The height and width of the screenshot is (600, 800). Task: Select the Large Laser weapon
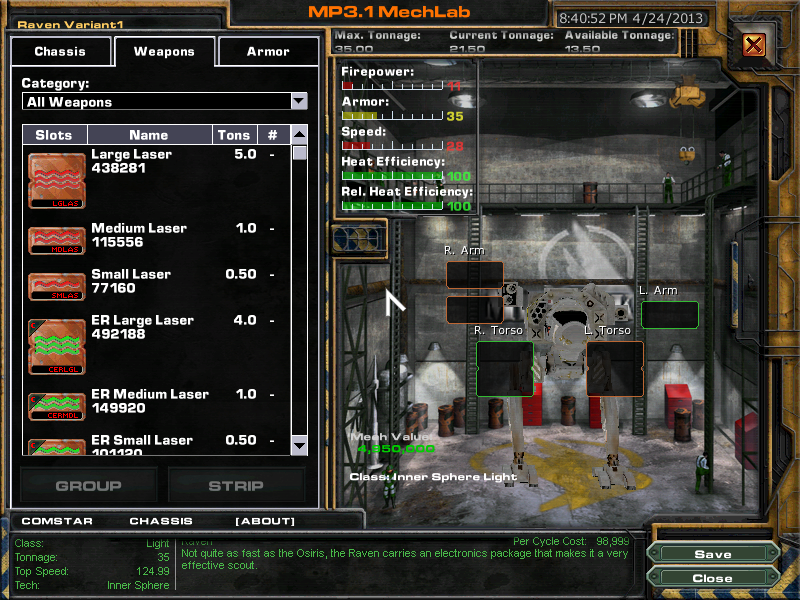131,162
